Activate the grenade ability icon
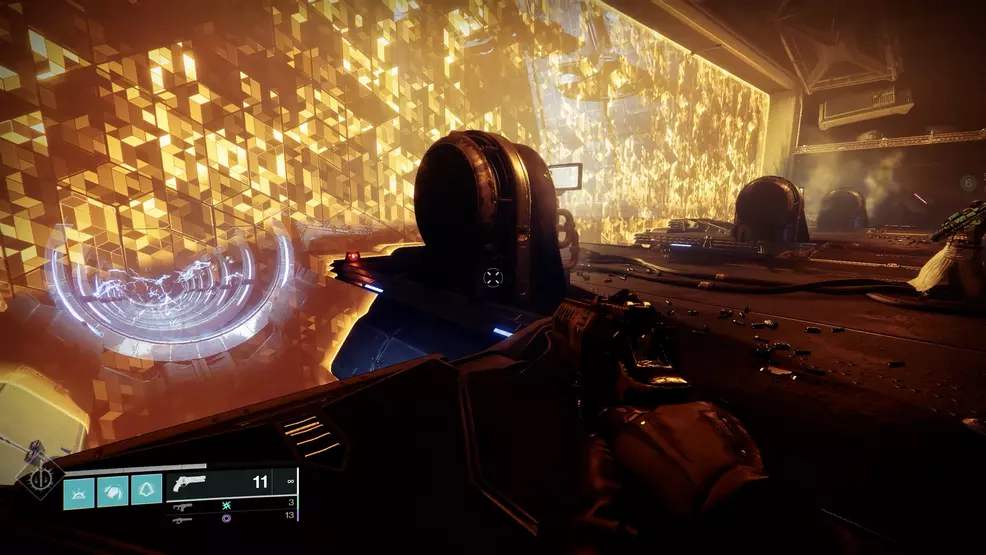The width and height of the screenshot is (986, 555). 79,490
